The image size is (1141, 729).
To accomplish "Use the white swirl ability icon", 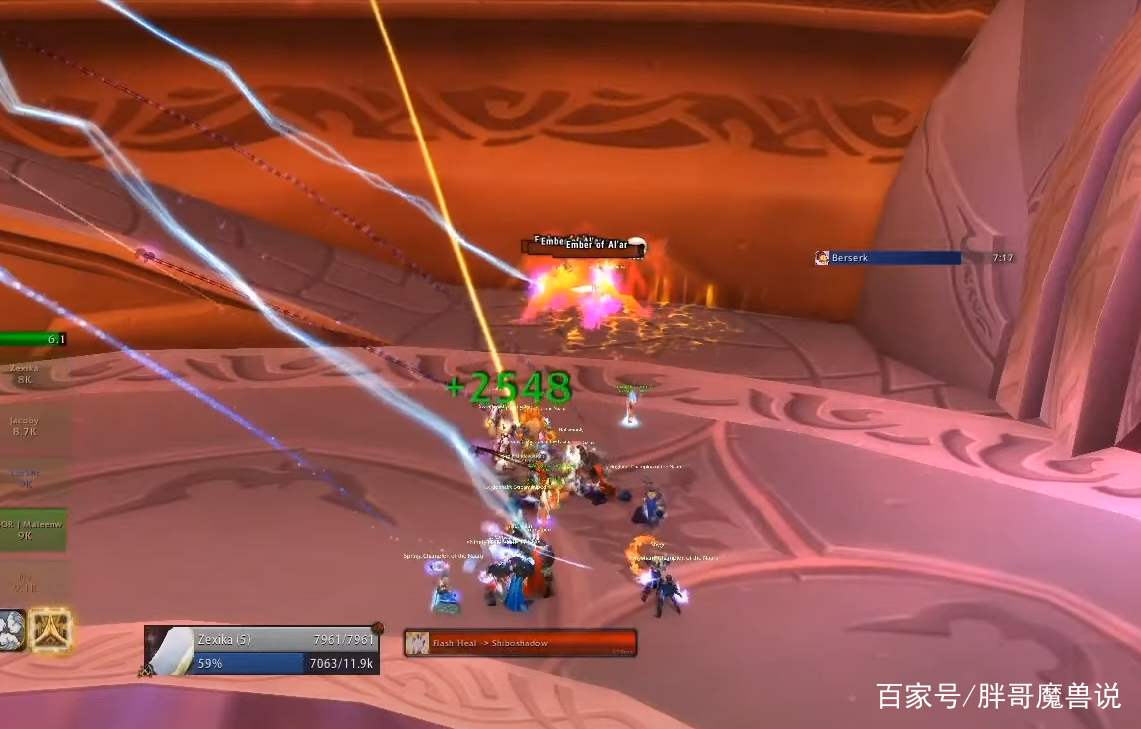I will coord(12,631).
